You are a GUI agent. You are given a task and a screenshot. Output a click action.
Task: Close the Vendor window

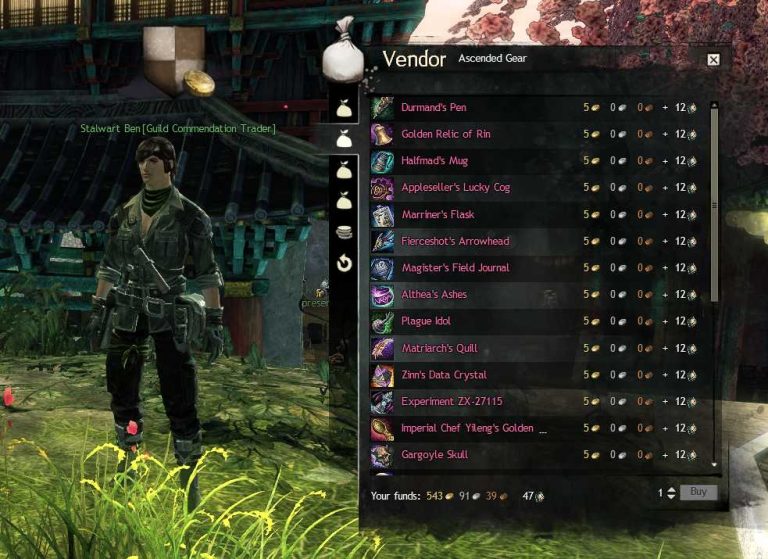coord(713,60)
